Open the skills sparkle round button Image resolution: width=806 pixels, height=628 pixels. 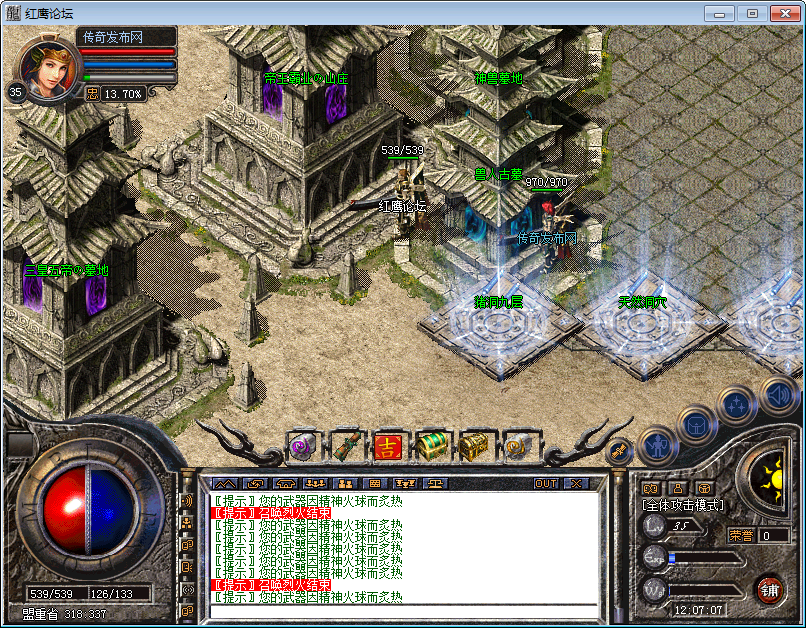[736, 405]
